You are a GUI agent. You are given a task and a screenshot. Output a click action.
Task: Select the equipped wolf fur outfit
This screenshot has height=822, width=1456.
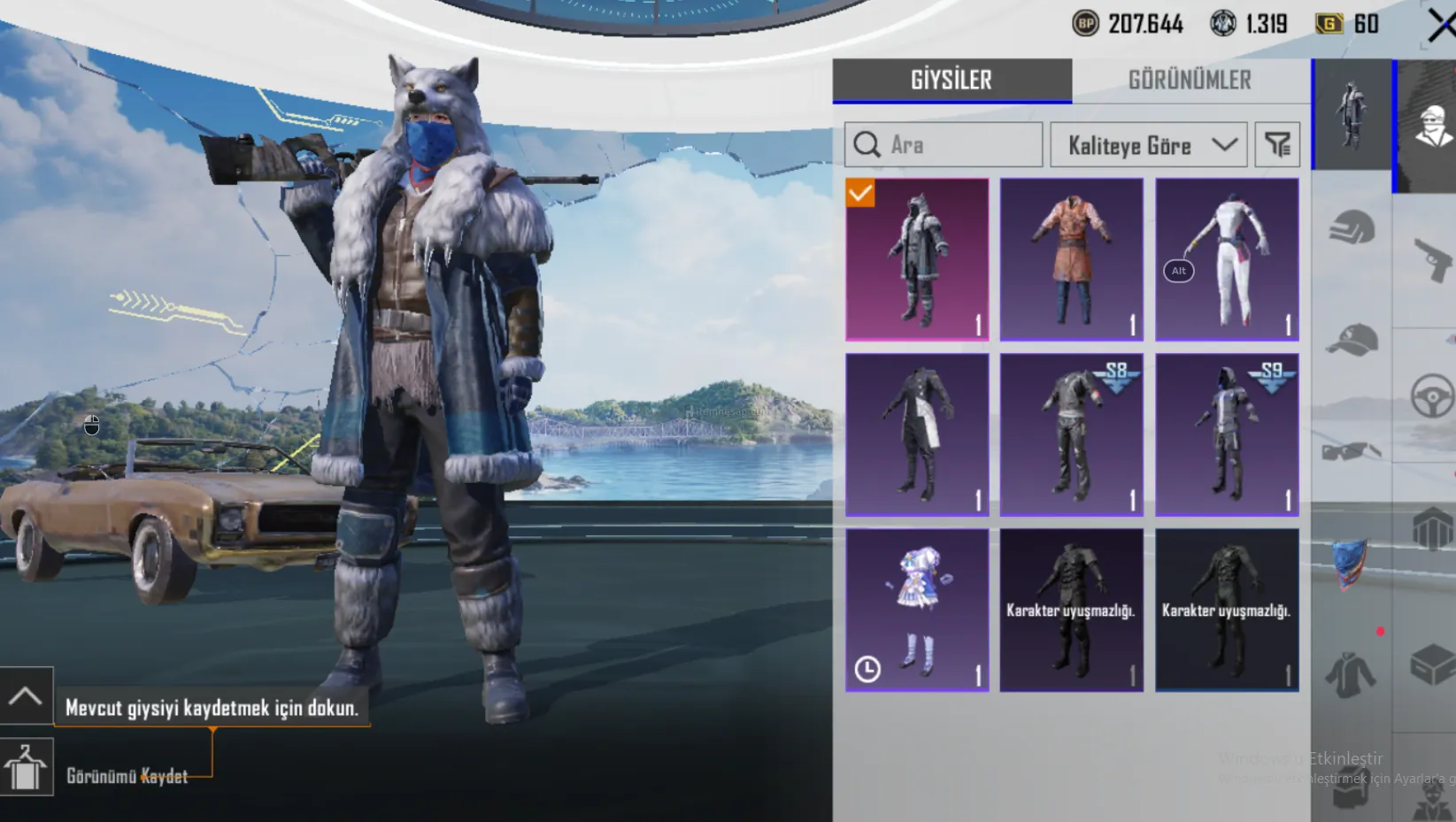[x=917, y=259]
